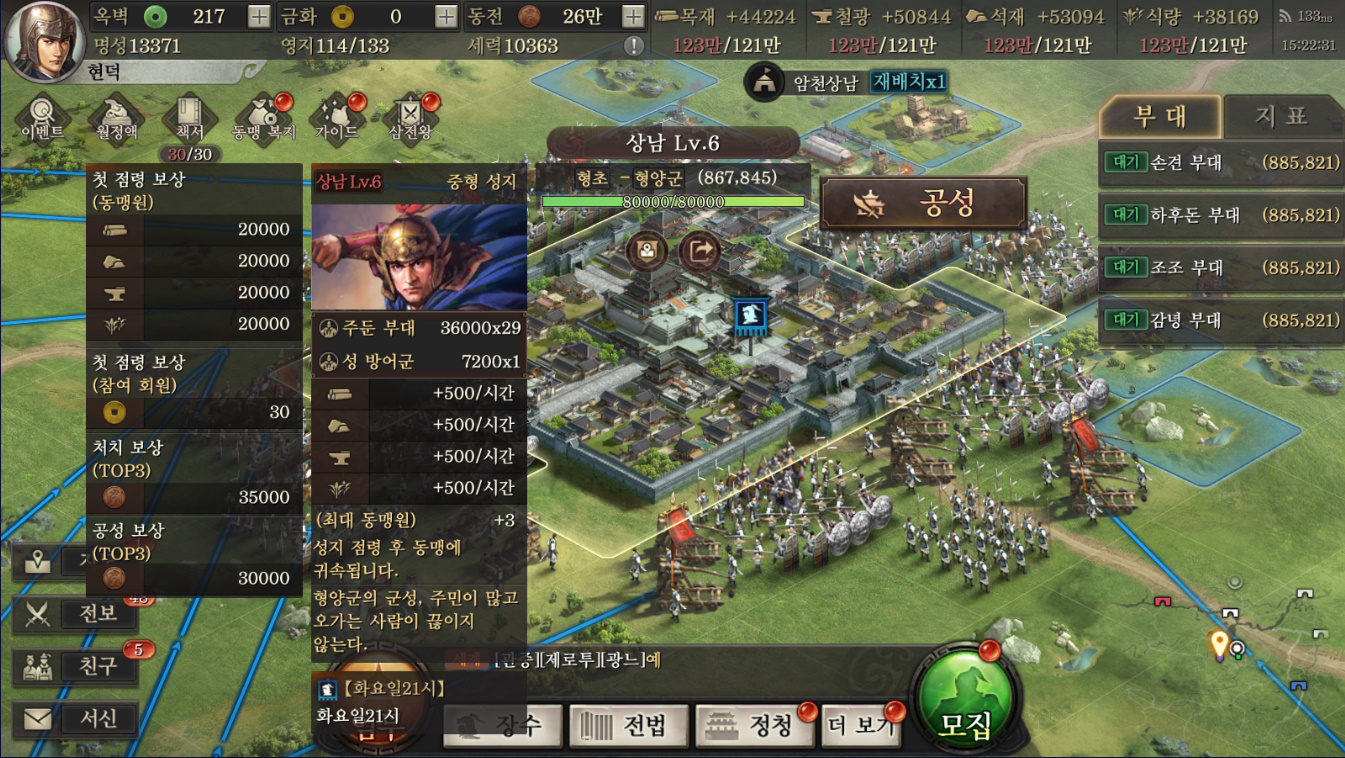Image resolution: width=1345 pixels, height=758 pixels.
Task: Open the 이벤트 events icon
Action: click(x=42, y=118)
